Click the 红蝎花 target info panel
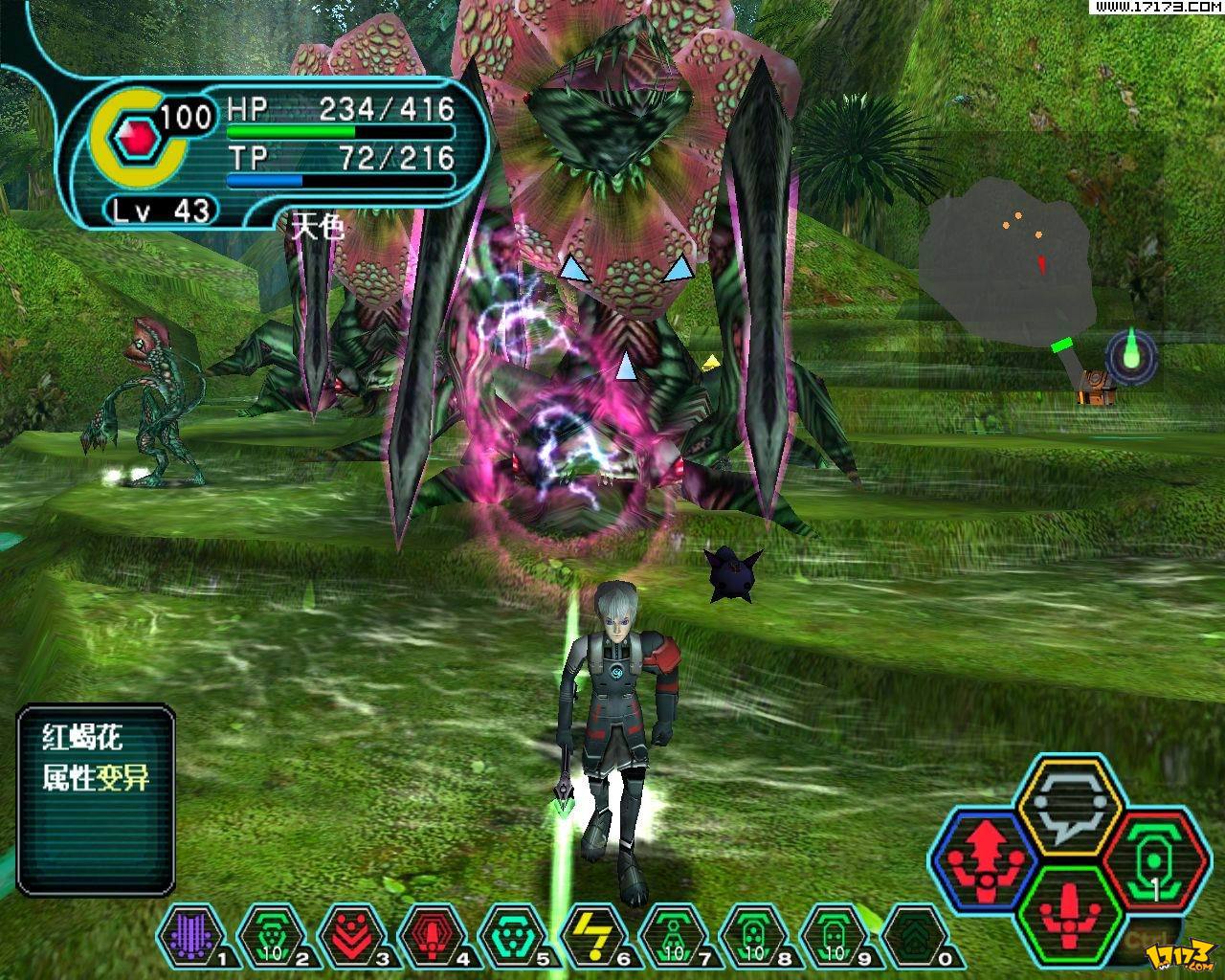Image resolution: width=1225 pixels, height=980 pixels. (97, 799)
